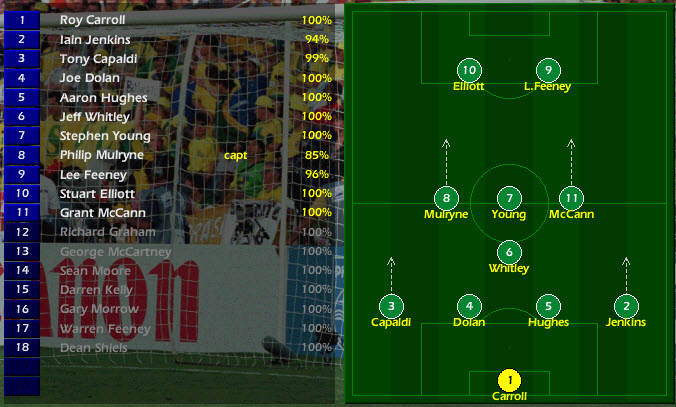Select Dolan's number 4 pitch marker

pos(469,306)
